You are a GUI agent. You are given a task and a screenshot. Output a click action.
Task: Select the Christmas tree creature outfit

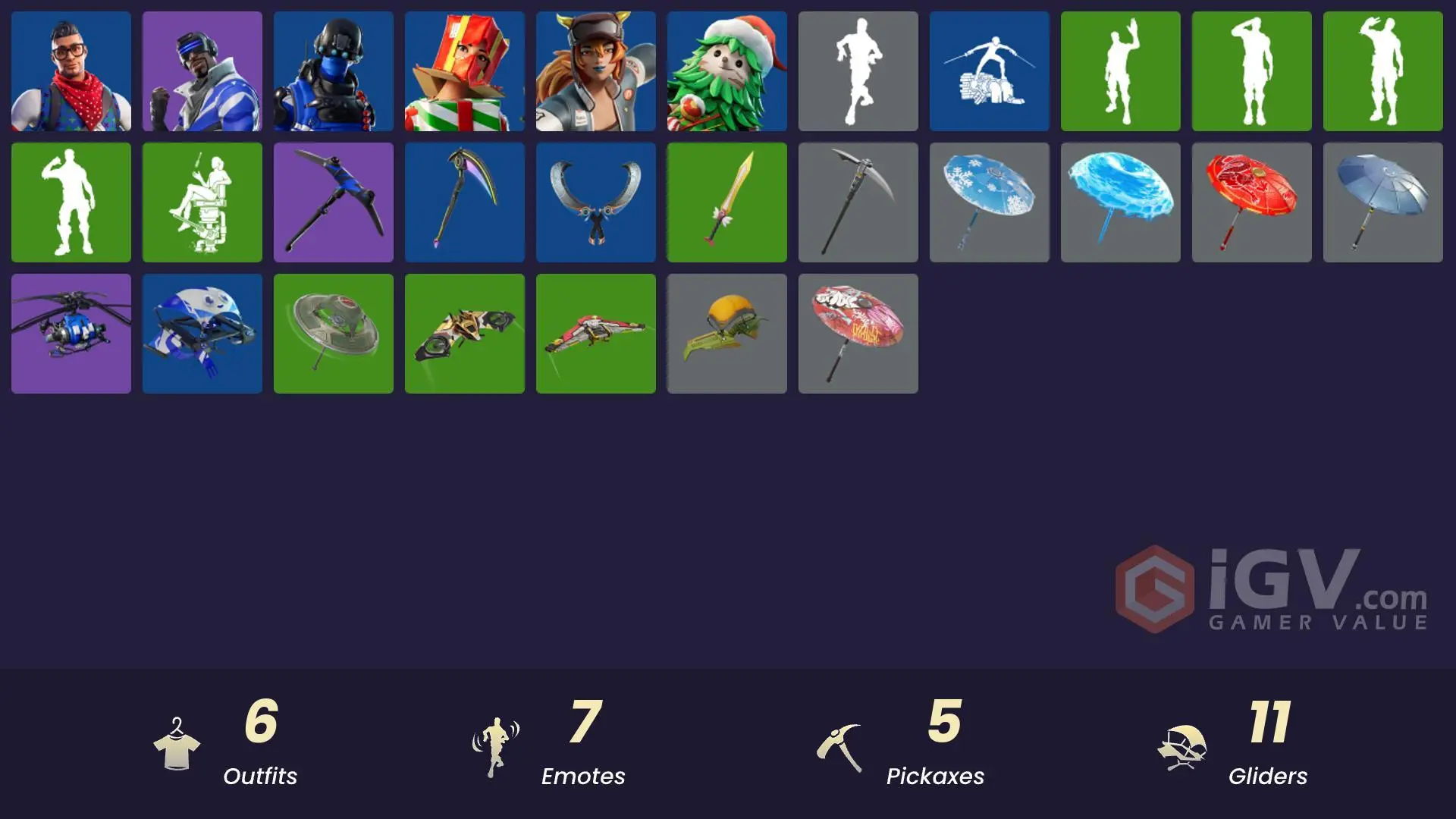point(726,71)
